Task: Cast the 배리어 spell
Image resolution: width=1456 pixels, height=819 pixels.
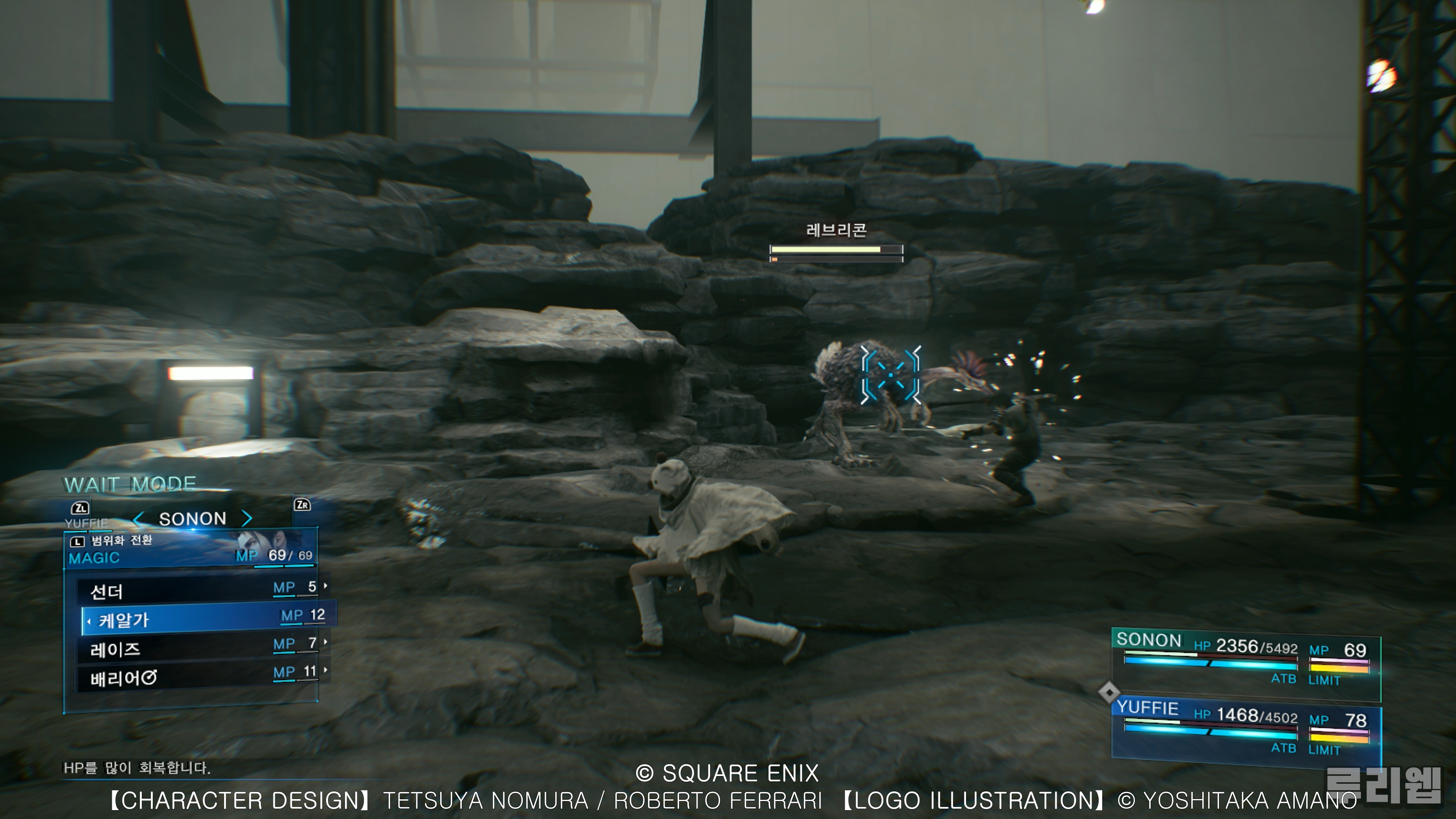Action: click(198, 676)
